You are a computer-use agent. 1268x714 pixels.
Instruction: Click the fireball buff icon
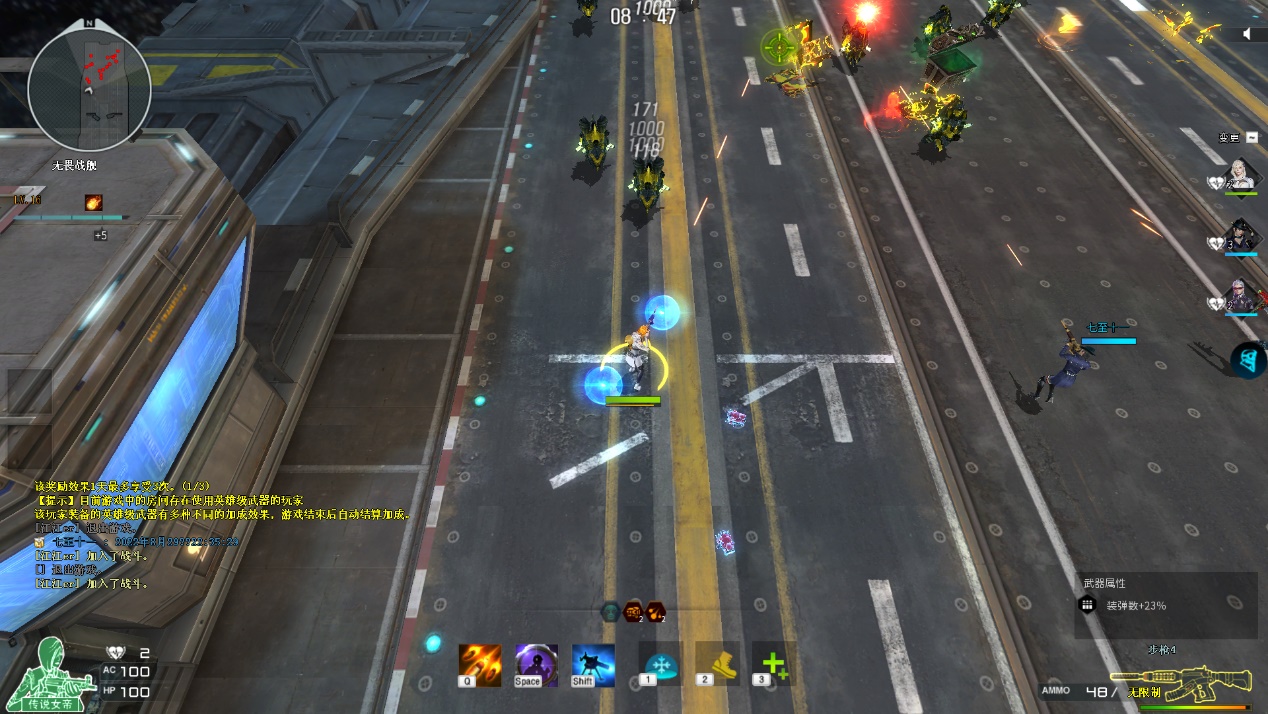tap(93, 202)
